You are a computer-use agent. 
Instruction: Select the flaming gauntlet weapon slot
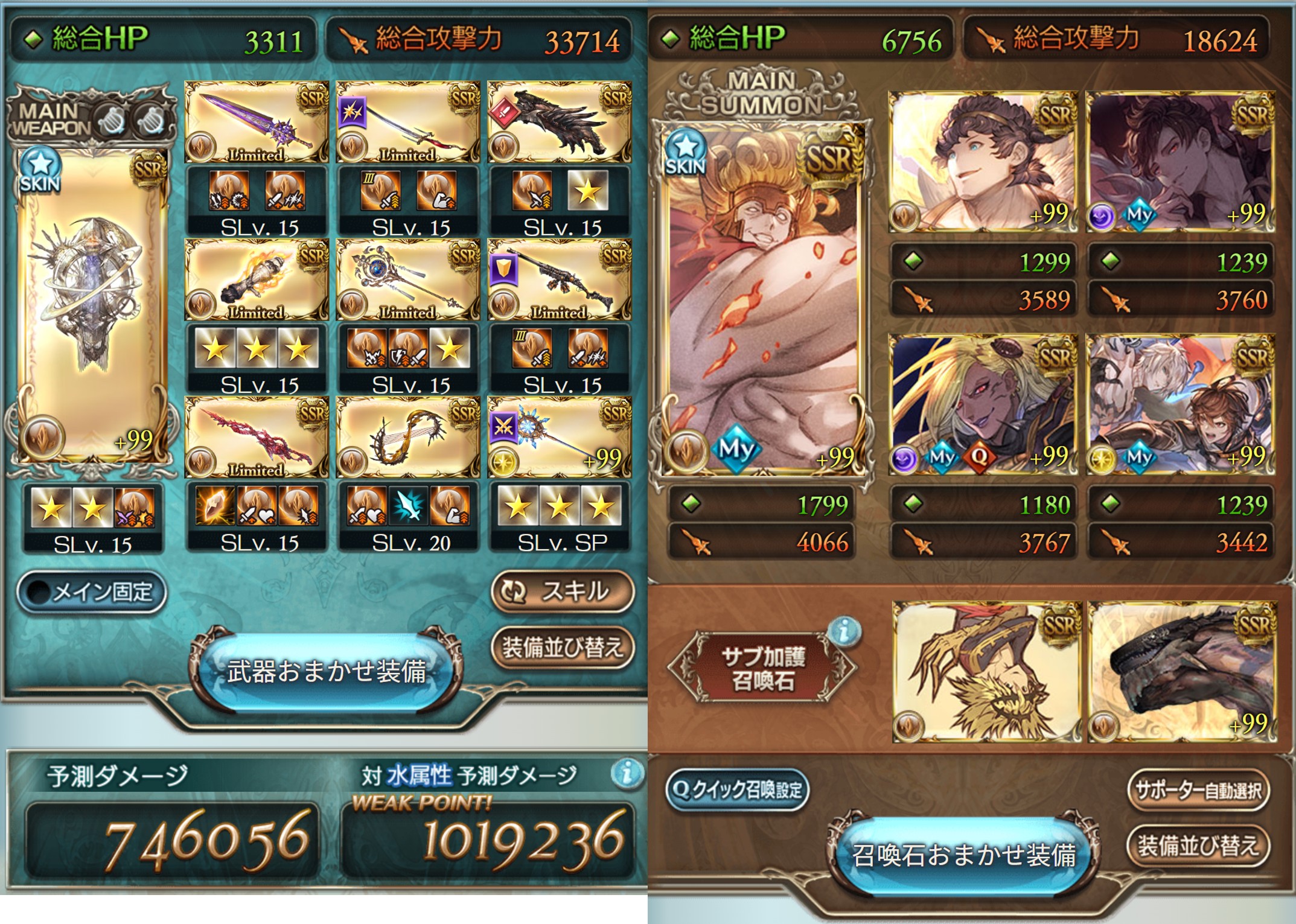(x=257, y=280)
